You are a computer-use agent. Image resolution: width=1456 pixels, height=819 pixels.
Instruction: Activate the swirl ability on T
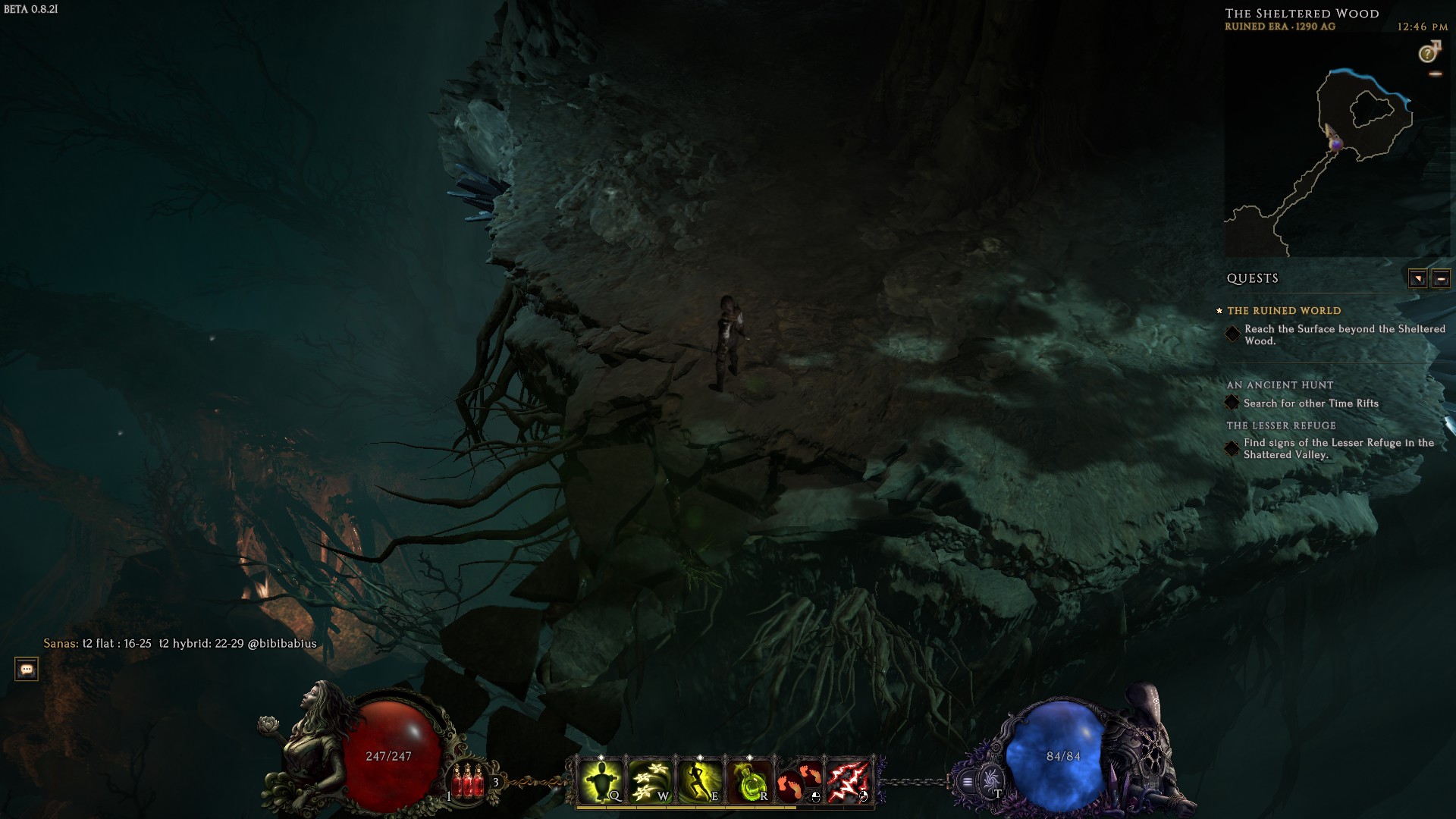pos(990,780)
